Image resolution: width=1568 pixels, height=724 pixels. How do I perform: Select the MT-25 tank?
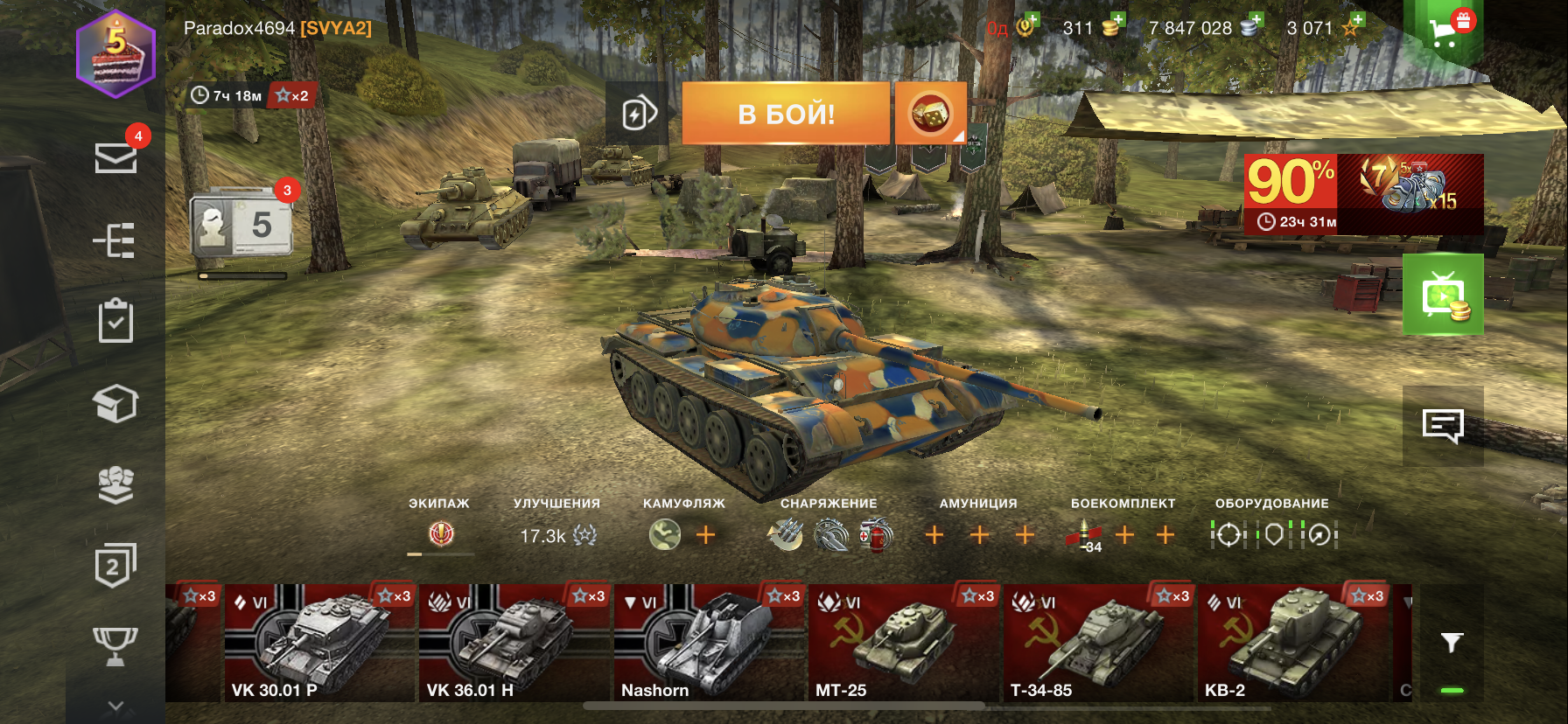point(903,644)
